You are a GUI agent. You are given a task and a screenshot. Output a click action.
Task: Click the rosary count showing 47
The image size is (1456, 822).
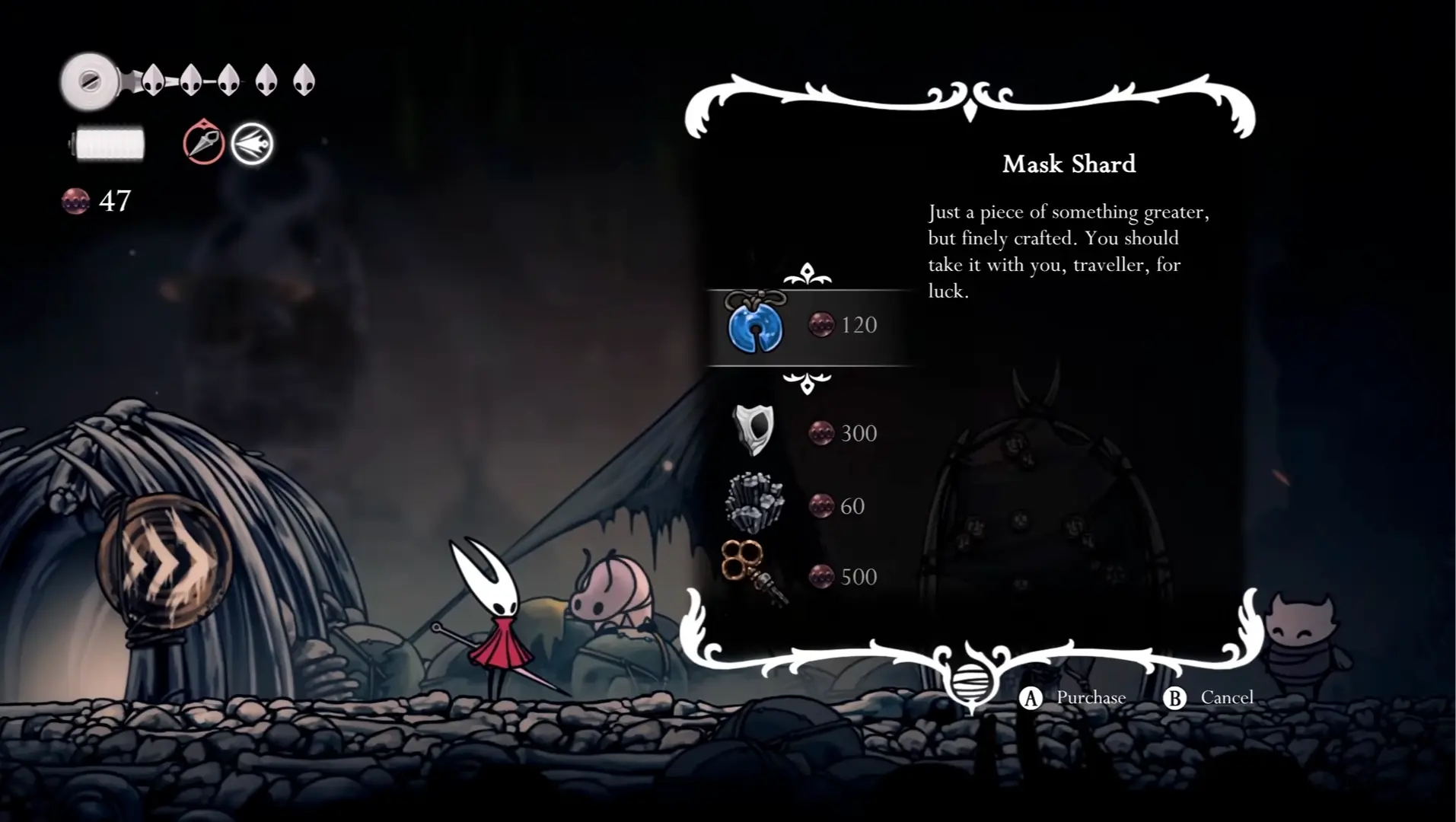pyautogui.click(x=113, y=200)
